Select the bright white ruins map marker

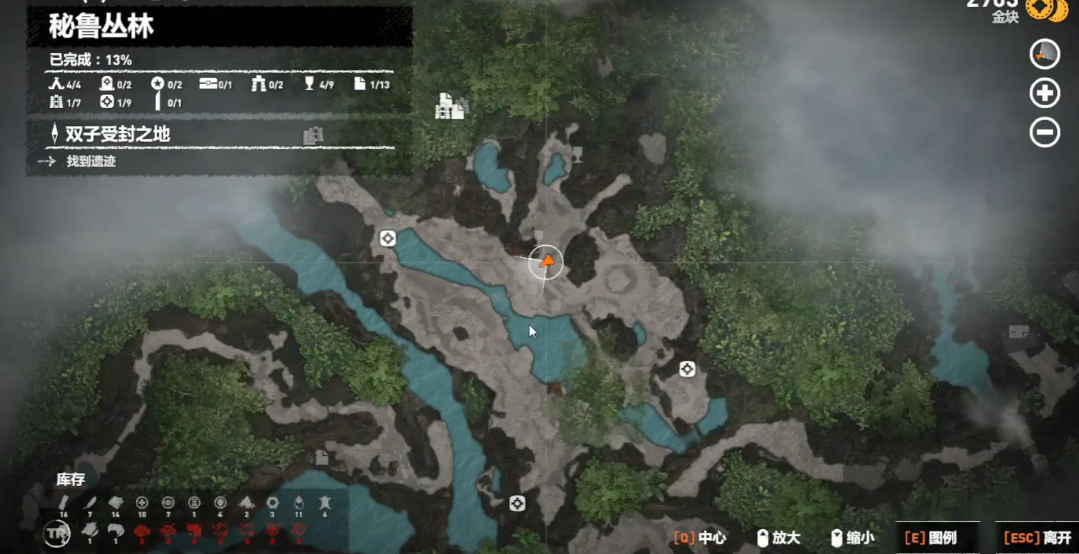pos(451,106)
